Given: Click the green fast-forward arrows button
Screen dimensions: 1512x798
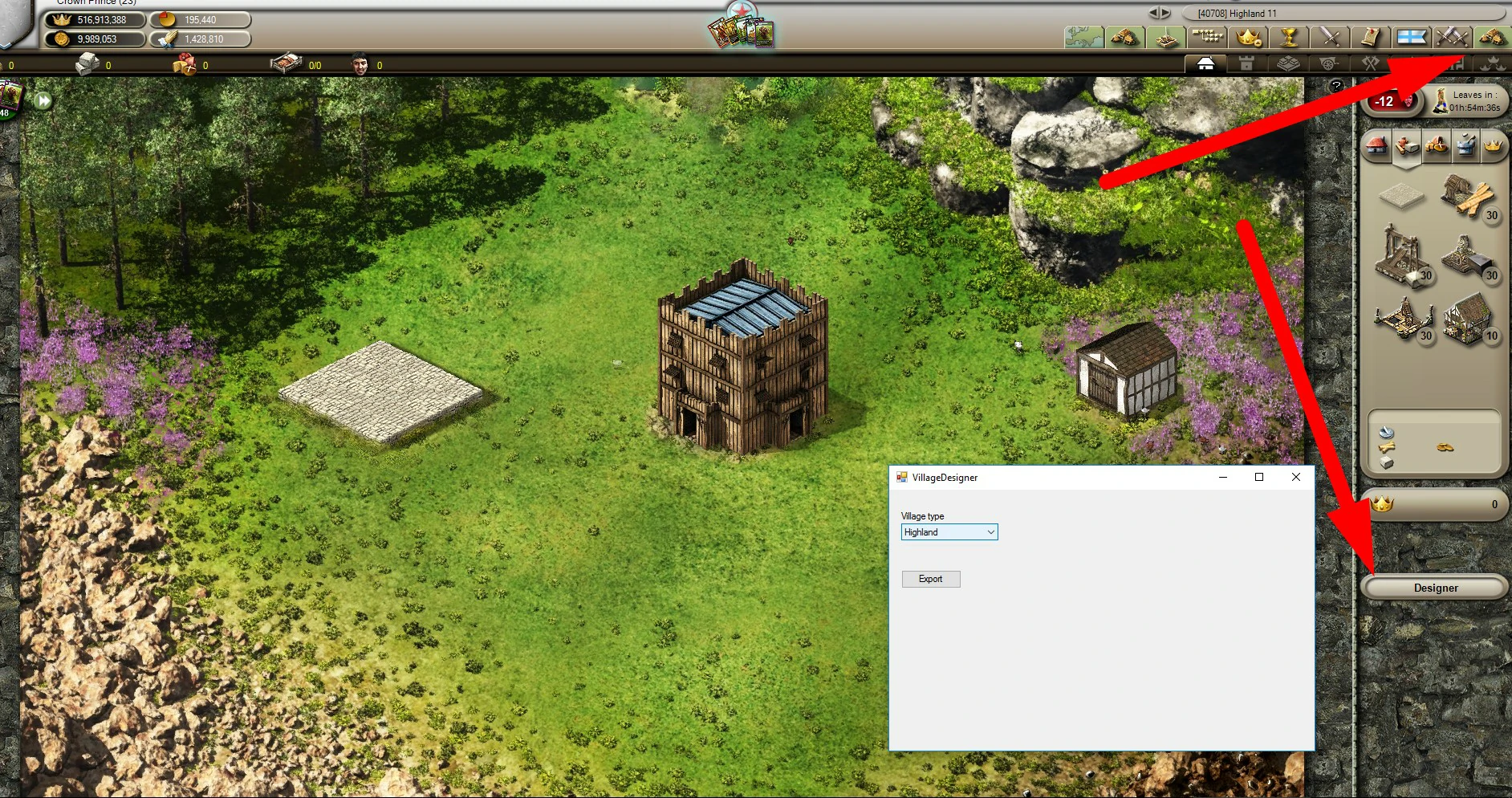Looking at the screenshot, I should point(43,101).
